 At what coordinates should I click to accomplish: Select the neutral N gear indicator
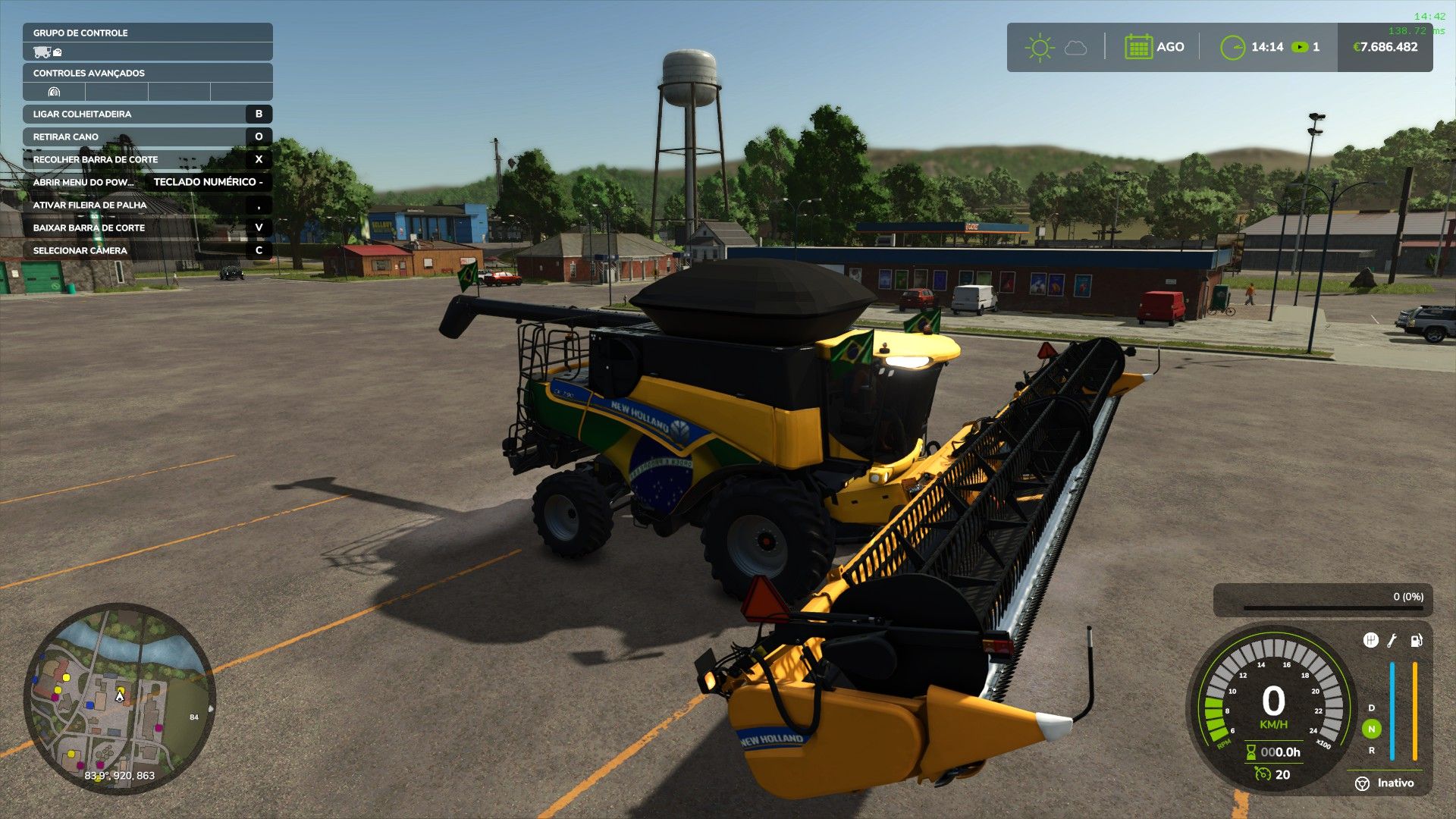click(x=1371, y=729)
